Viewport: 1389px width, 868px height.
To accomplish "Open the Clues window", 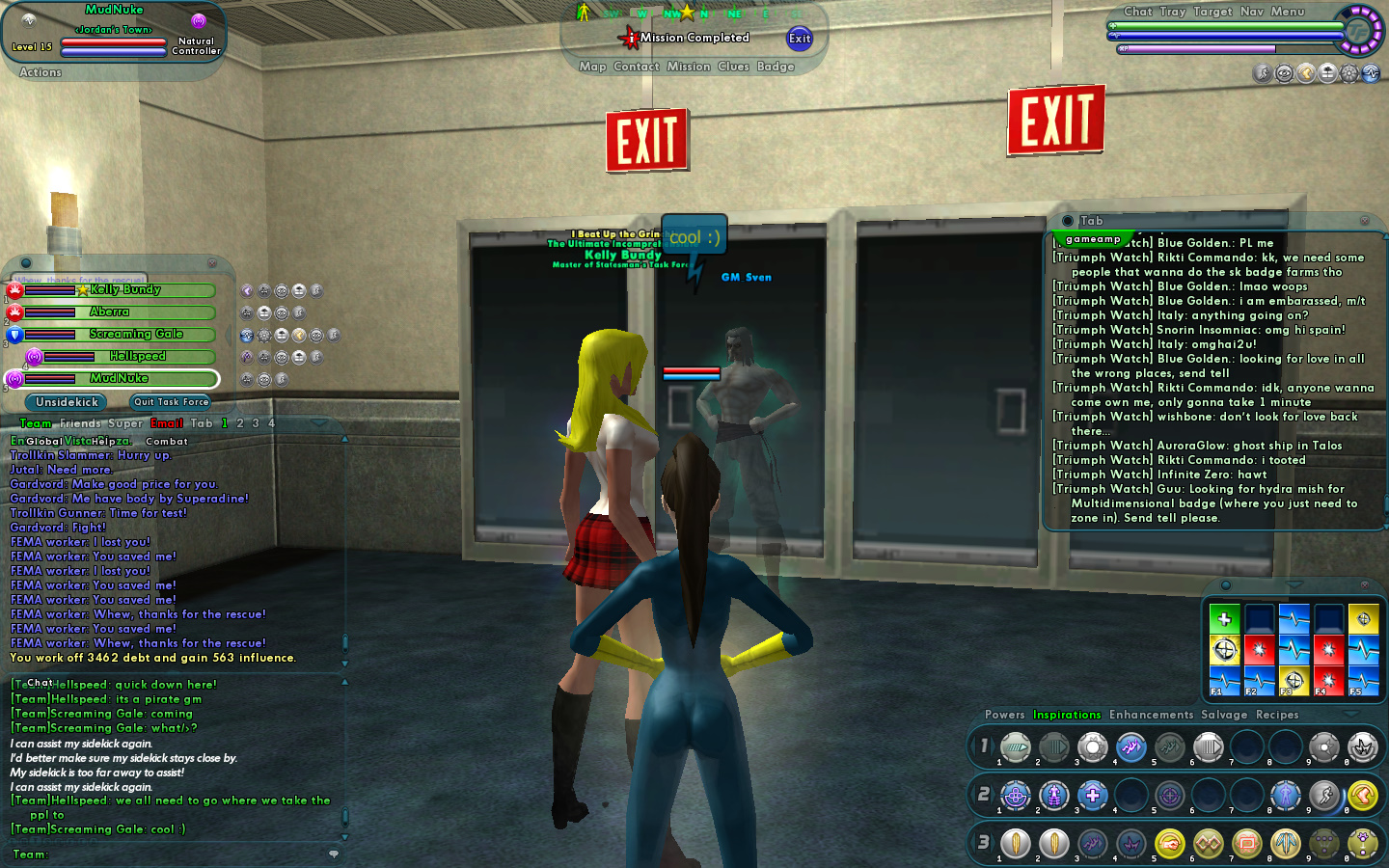I will click(x=733, y=67).
